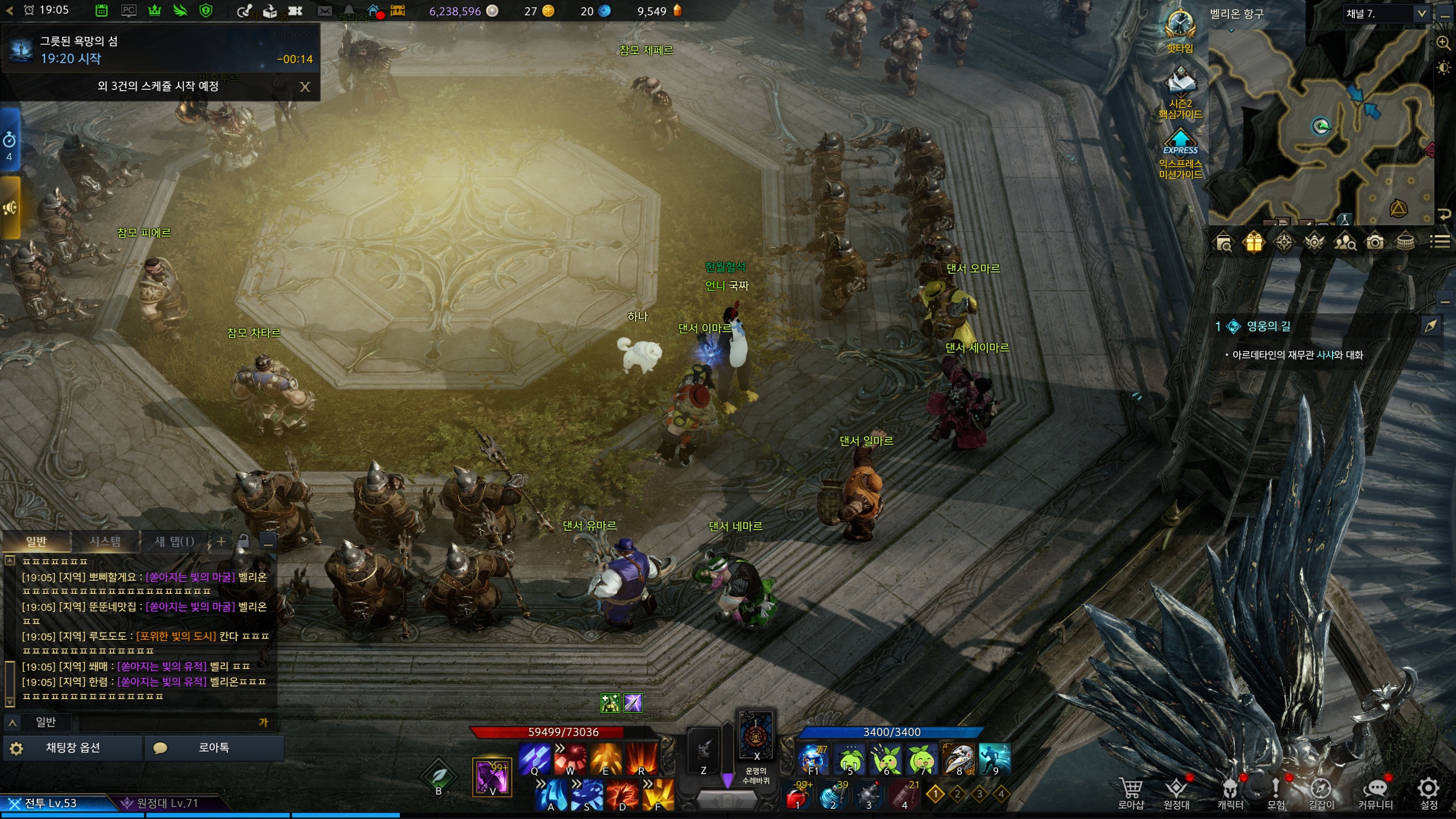Switch to the 시스템 chat tab
This screenshot has height=819, width=1456.
pyautogui.click(x=105, y=541)
